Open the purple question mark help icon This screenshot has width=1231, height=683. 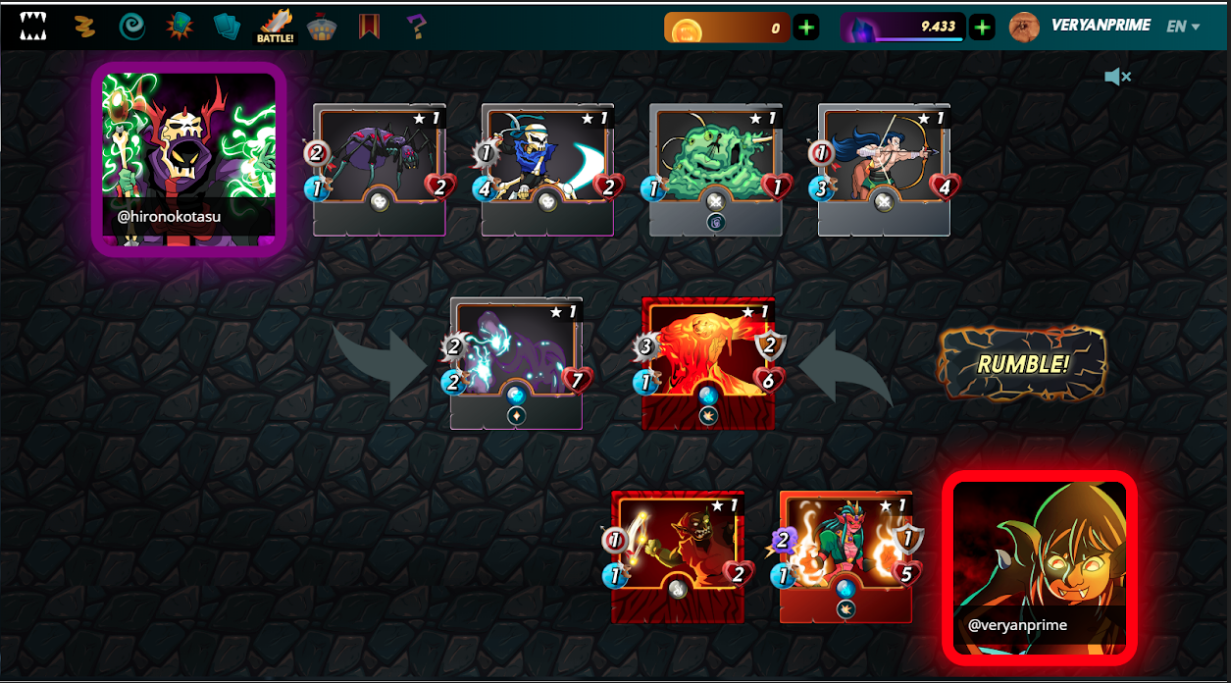click(x=418, y=26)
